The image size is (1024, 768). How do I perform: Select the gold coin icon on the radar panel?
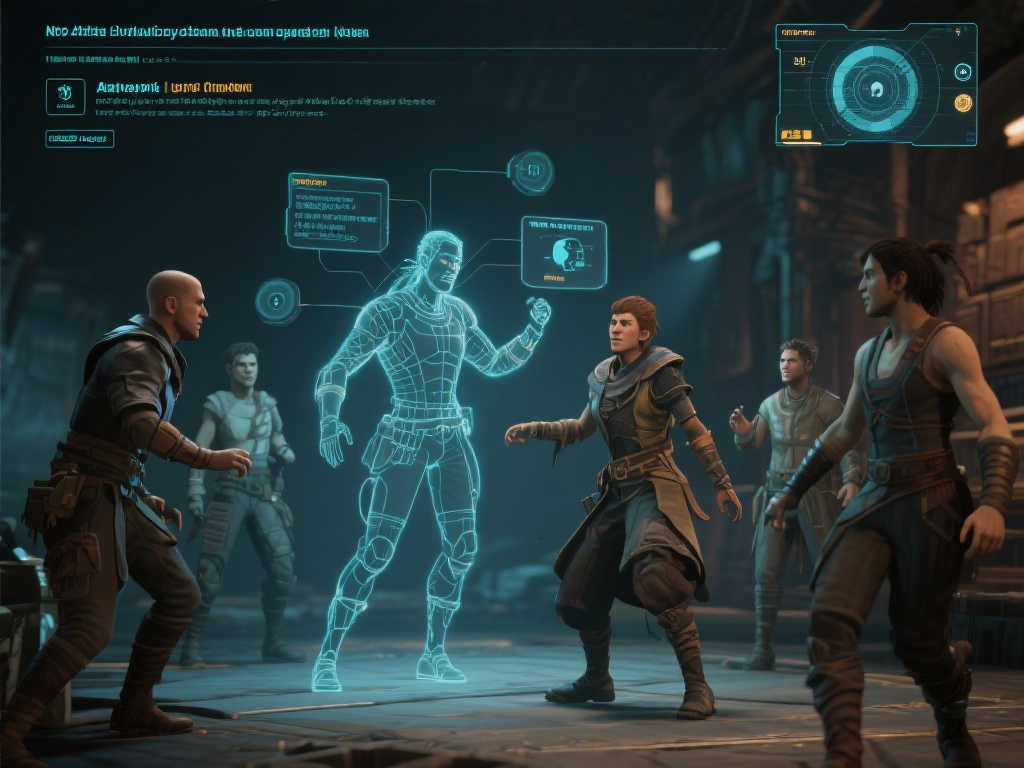[963, 102]
